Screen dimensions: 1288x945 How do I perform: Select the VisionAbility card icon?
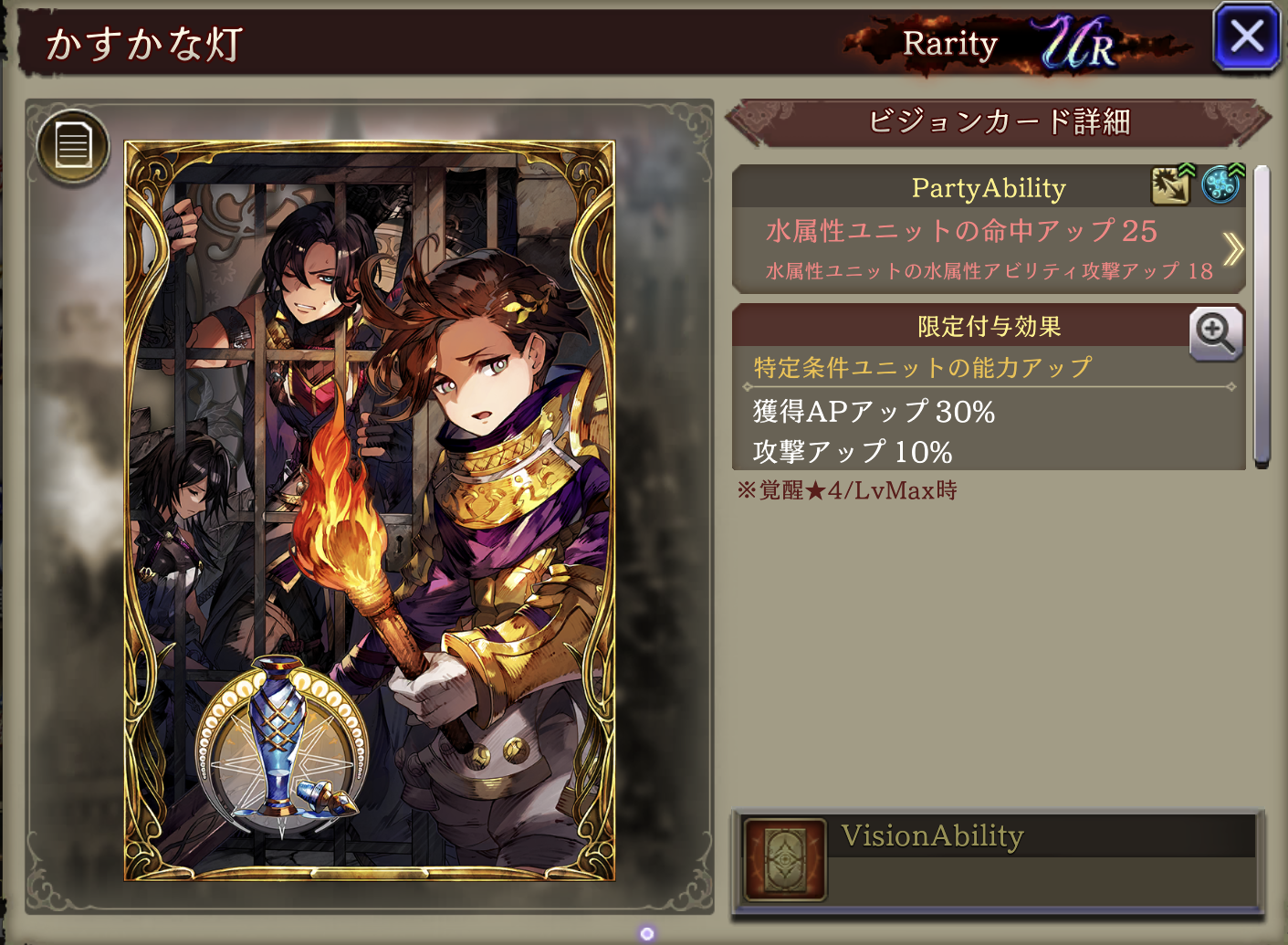tap(785, 859)
